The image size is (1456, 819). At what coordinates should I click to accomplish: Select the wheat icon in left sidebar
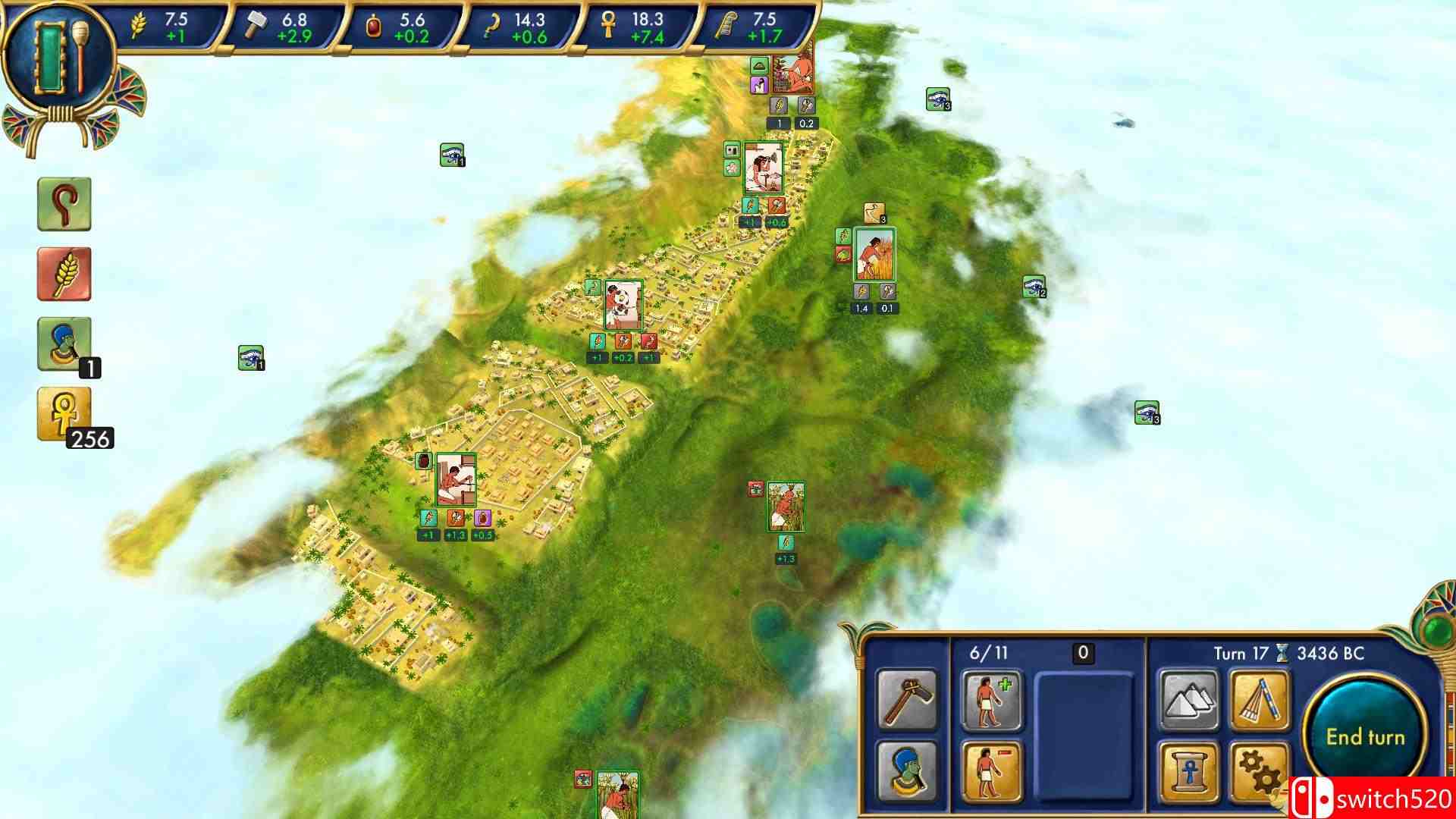click(x=64, y=274)
